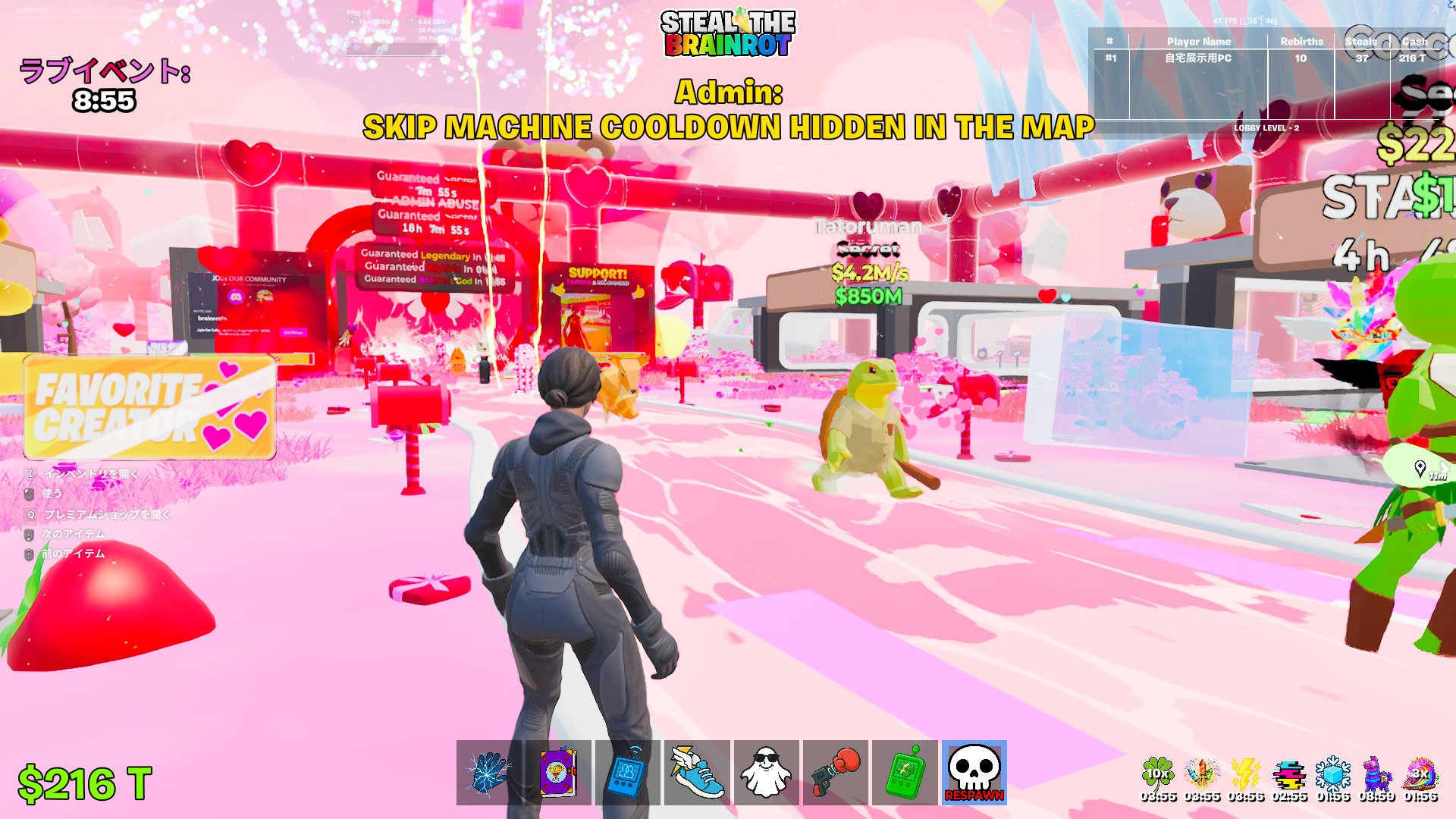
Task: Select the electric glove hotbar slot
Action: tap(489, 773)
